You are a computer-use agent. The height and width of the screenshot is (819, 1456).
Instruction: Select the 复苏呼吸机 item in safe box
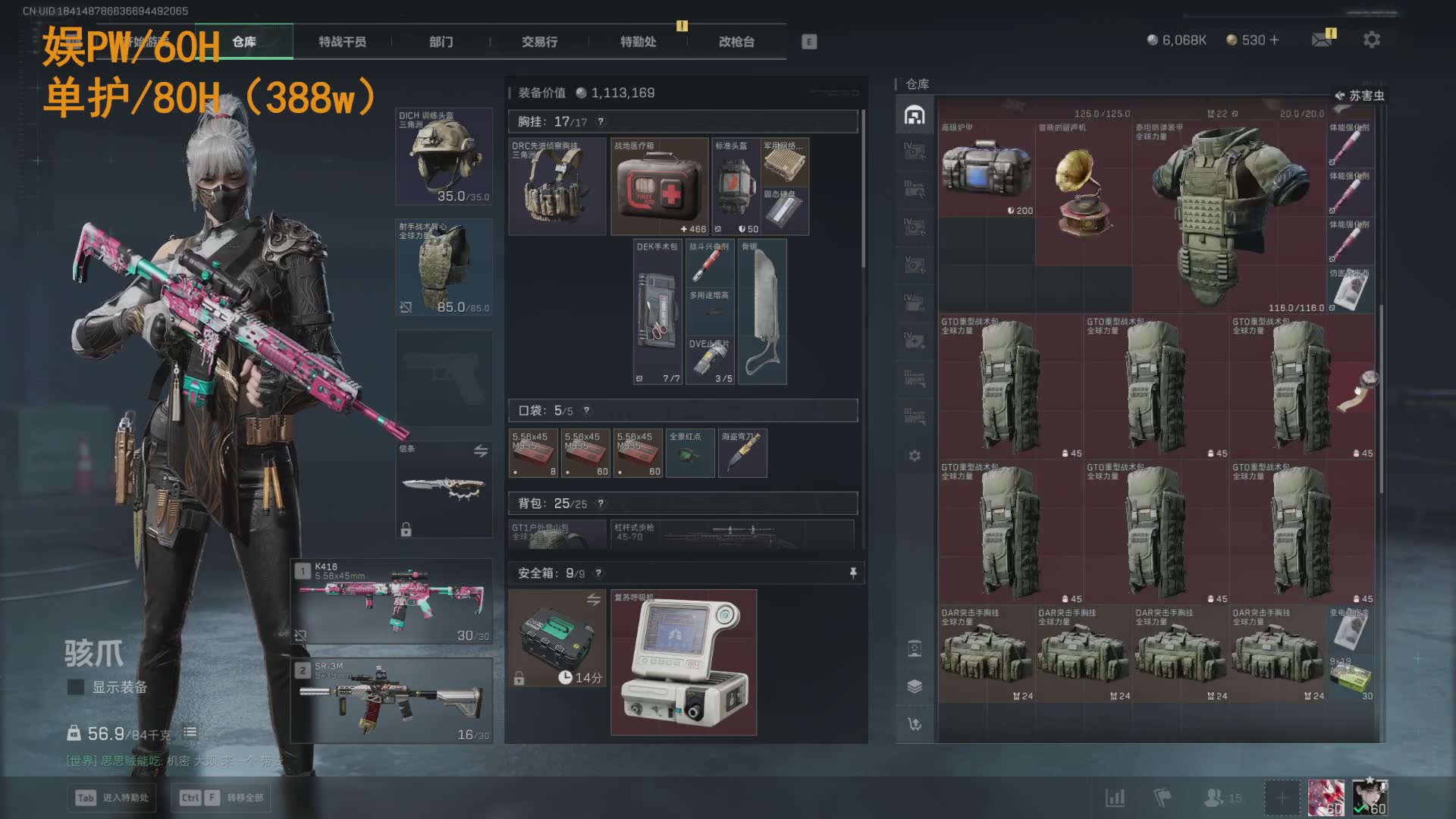click(x=683, y=662)
